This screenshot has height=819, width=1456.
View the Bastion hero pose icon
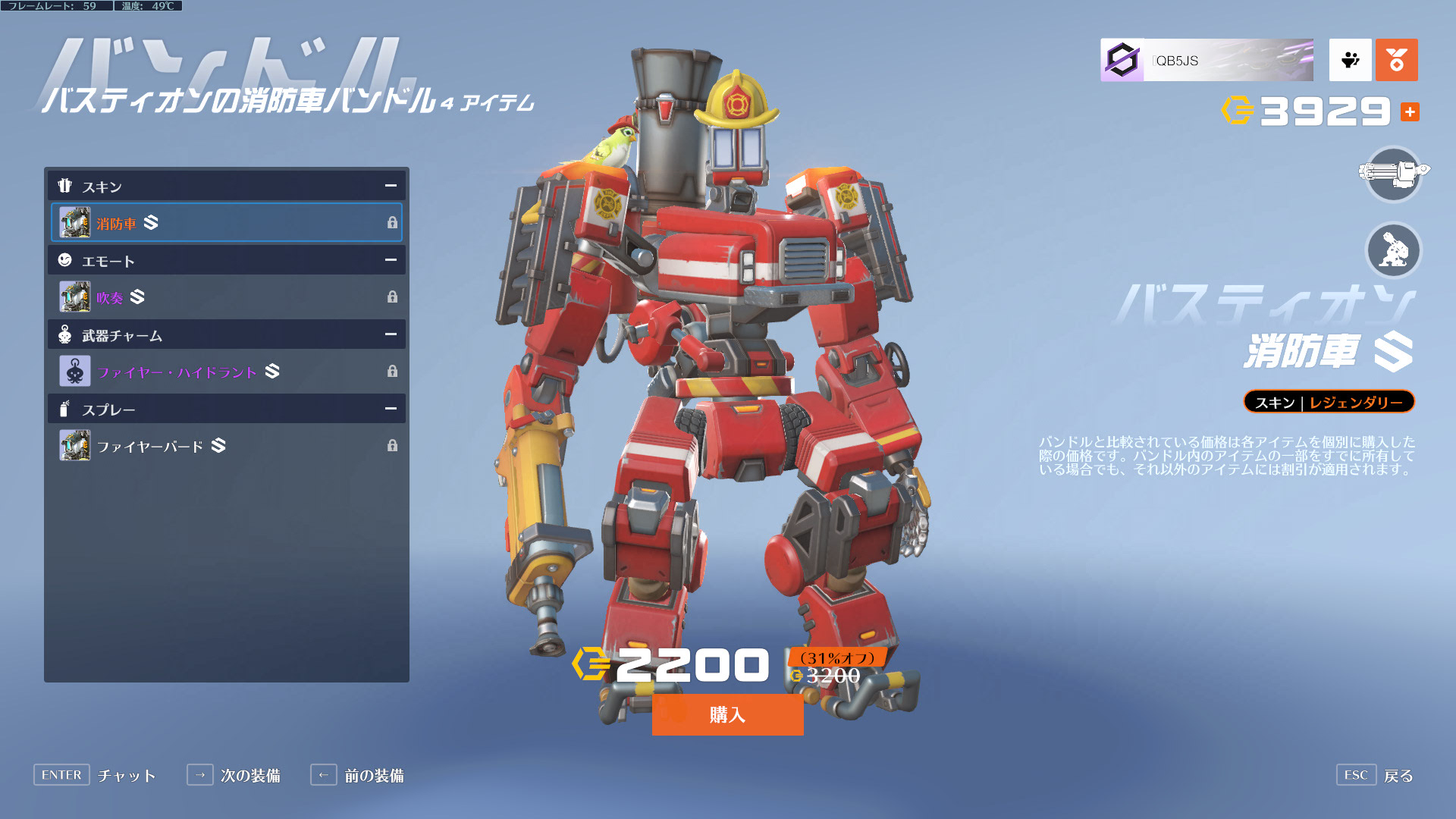pyautogui.click(x=1393, y=250)
